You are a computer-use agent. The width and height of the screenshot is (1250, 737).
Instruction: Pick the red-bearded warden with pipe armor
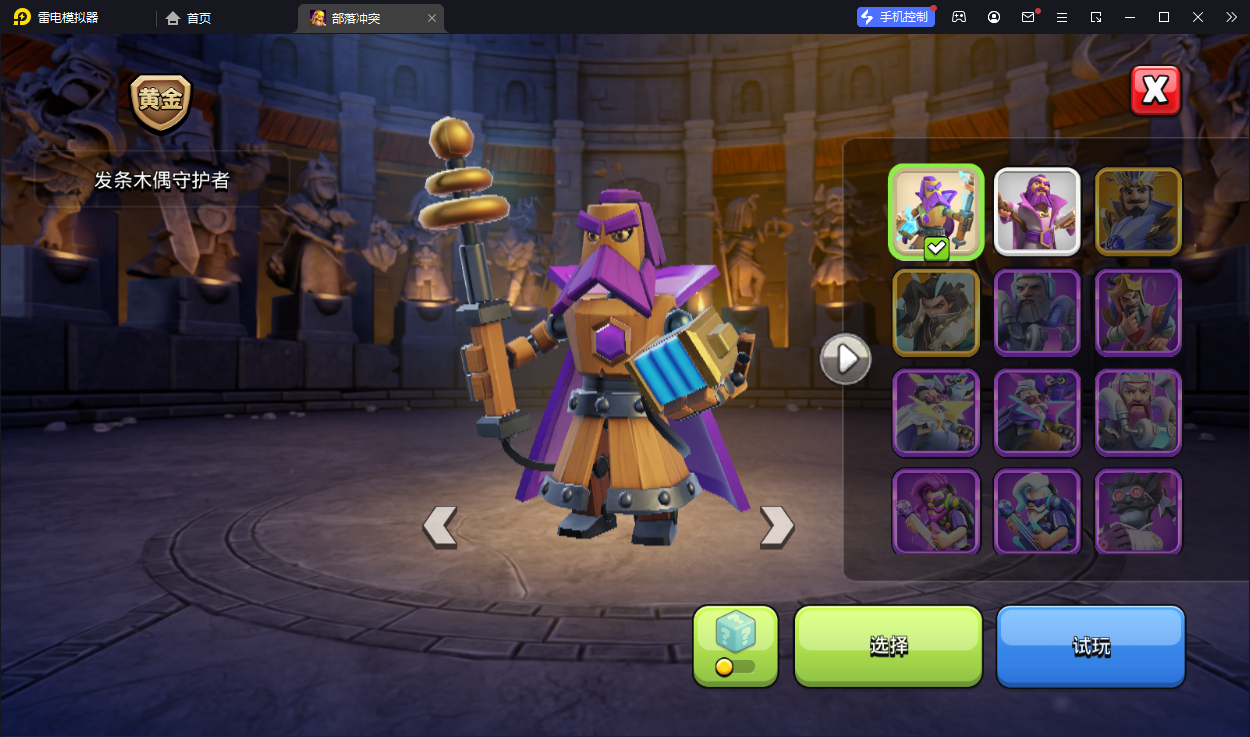(1138, 412)
